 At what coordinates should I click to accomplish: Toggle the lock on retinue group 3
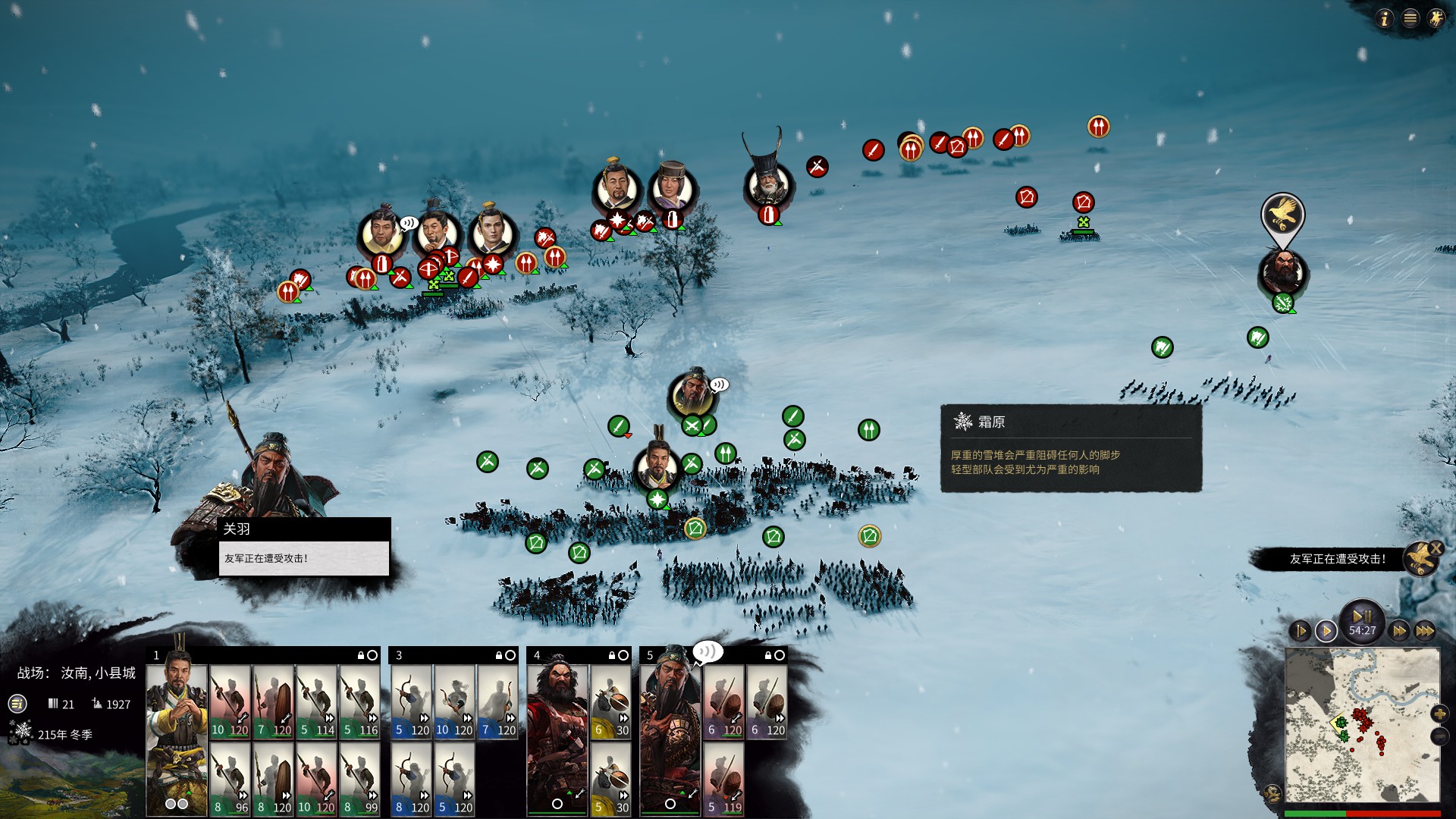click(499, 655)
